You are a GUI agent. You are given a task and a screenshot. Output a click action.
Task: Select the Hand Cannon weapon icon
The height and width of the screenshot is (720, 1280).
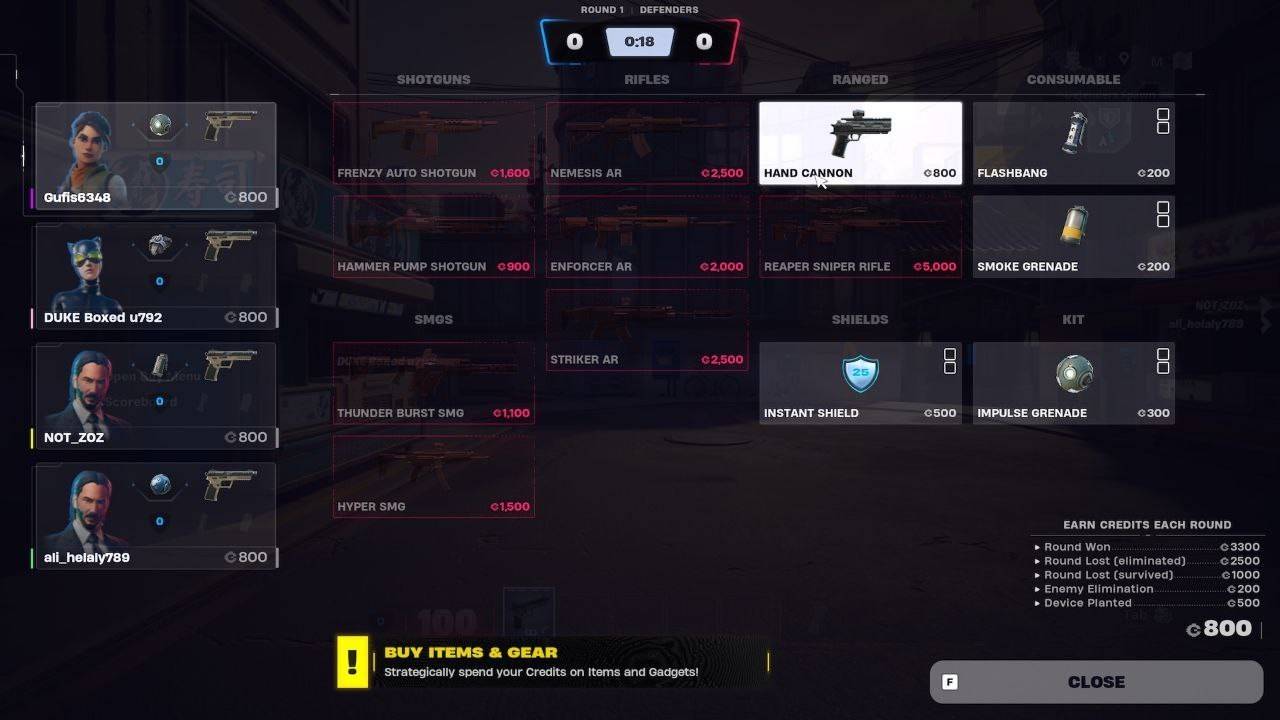[x=860, y=132]
